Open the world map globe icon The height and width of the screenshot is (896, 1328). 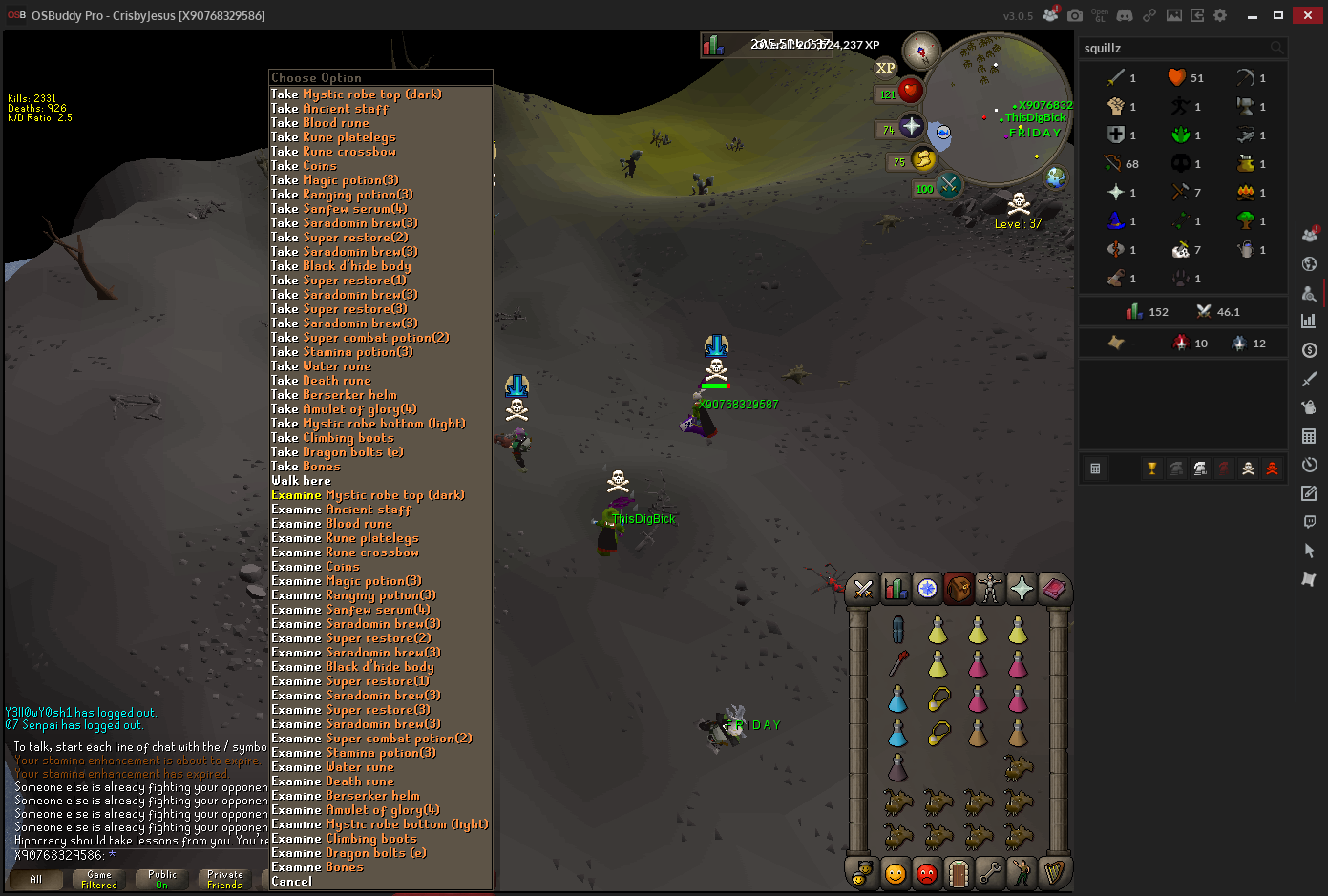pyautogui.click(x=1055, y=177)
